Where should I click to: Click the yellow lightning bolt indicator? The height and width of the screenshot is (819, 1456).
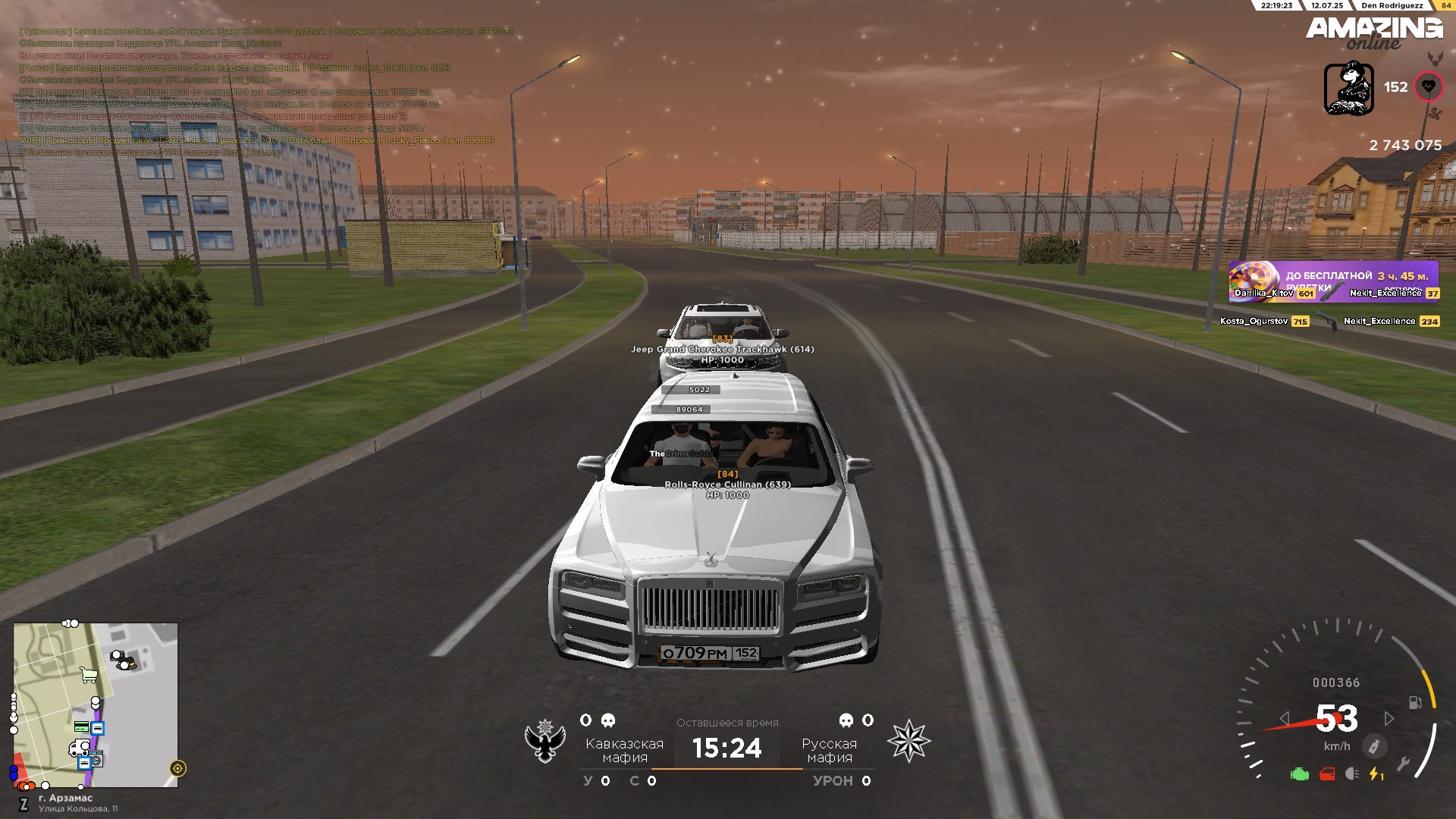pos(1375,774)
